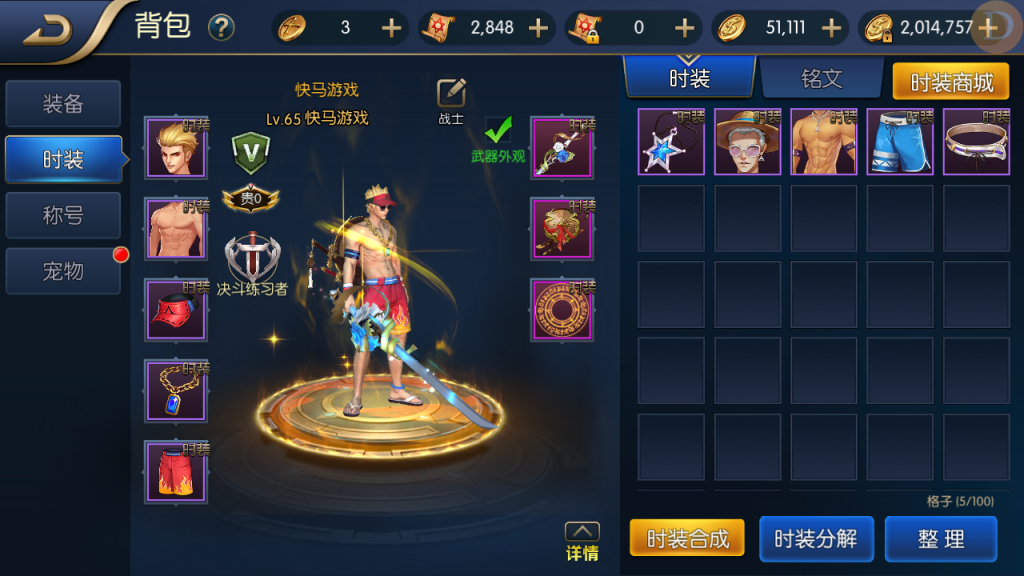1024x576 pixels.
Task: Choose the star necklace item in inventory
Action: 670,142
